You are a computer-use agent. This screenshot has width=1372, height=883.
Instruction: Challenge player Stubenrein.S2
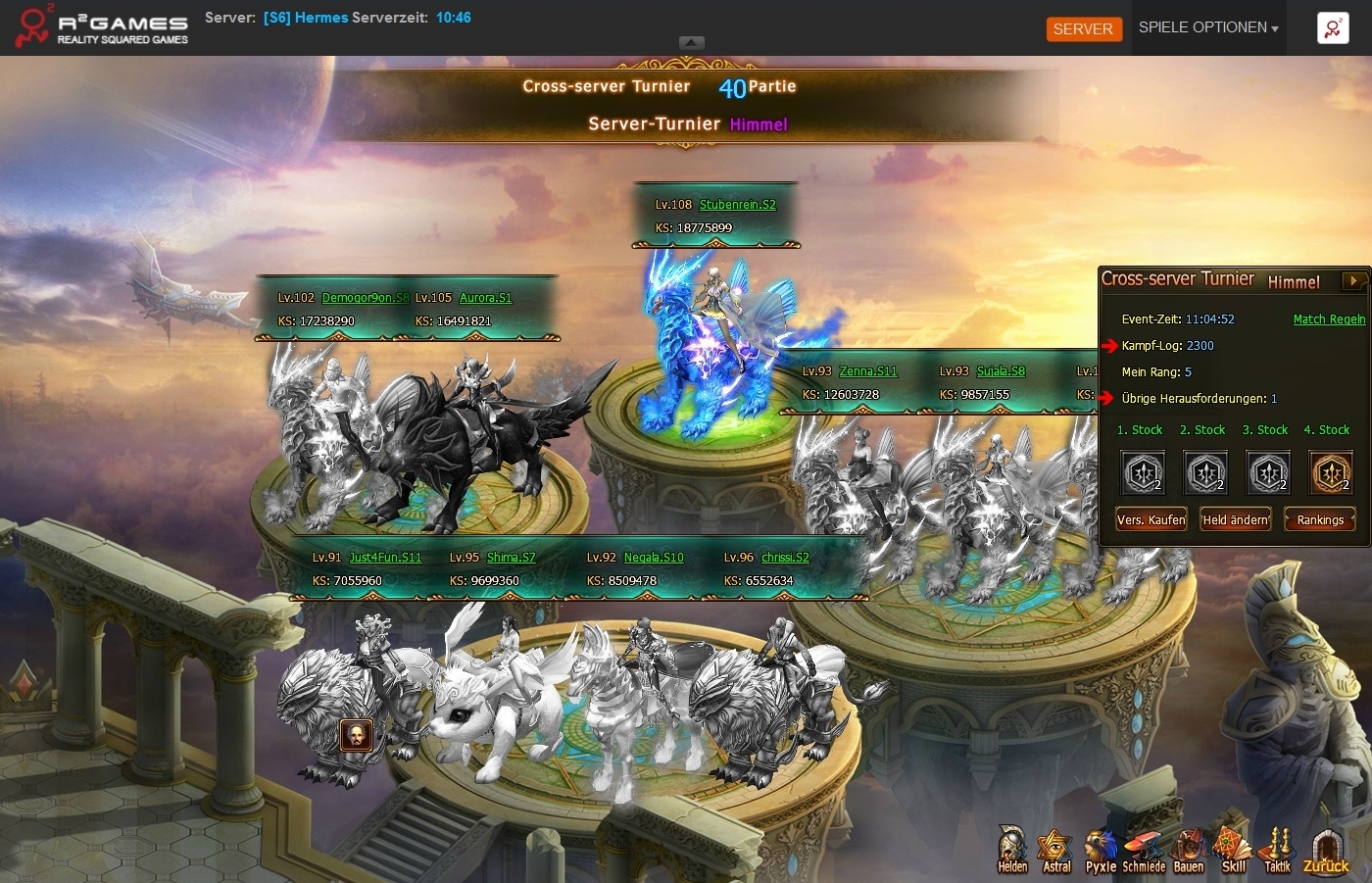pos(737,205)
